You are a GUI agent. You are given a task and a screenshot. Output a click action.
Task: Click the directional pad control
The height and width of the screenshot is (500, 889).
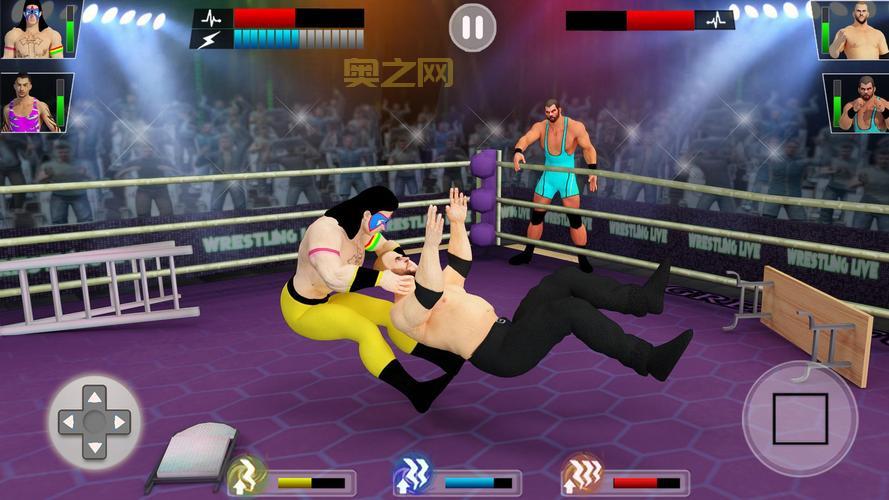(94, 421)
